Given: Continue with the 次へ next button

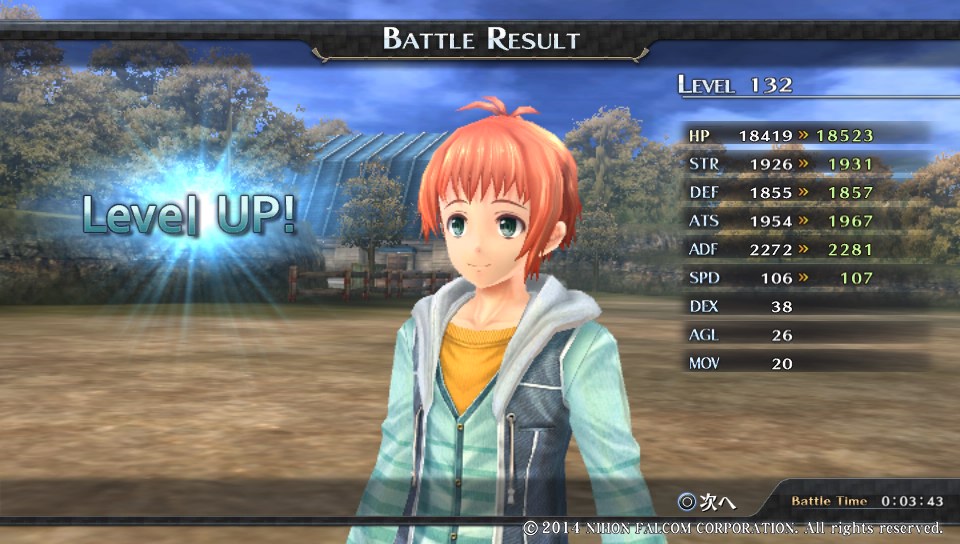Looking at the screenshot, I should click(x=706, y=500).
